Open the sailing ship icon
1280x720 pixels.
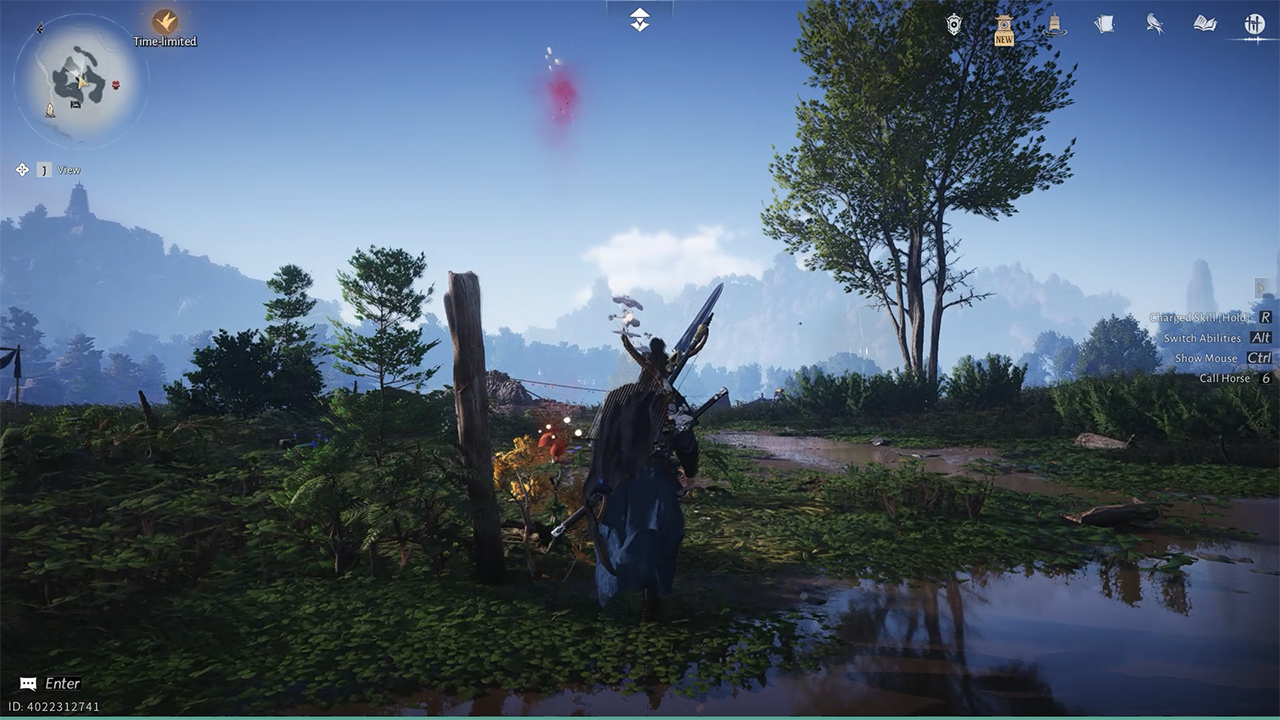[x=1054, y=25]
